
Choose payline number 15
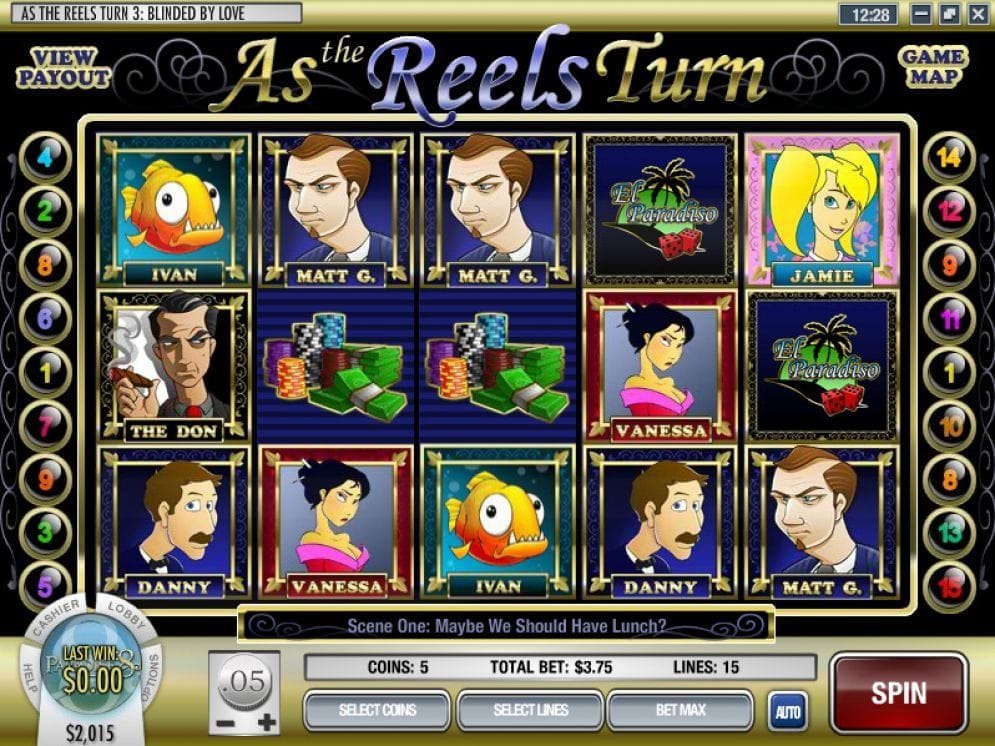[x=948, y=583]
